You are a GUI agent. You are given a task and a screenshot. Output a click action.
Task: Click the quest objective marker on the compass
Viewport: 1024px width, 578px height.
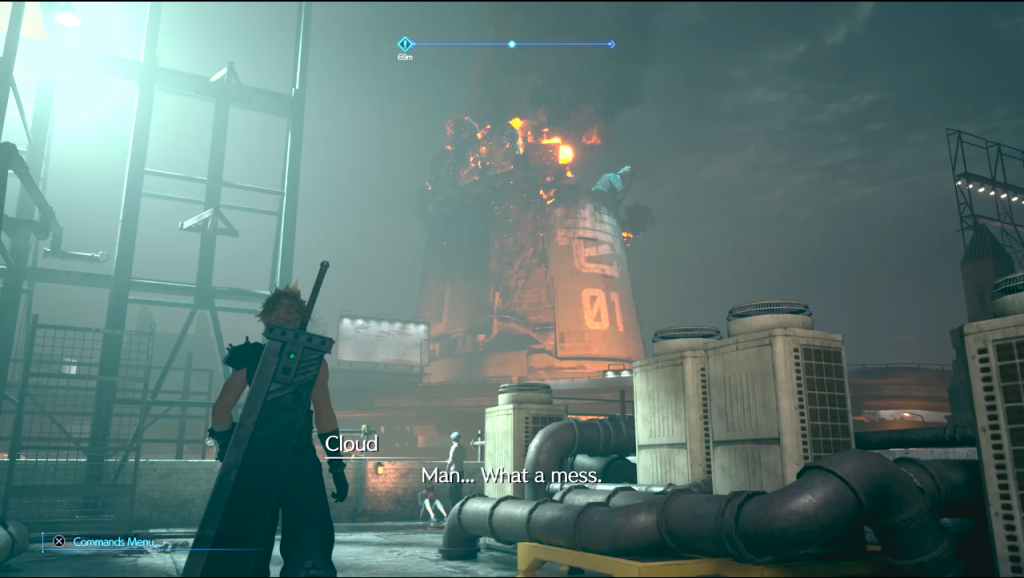(x=404, y=44)
